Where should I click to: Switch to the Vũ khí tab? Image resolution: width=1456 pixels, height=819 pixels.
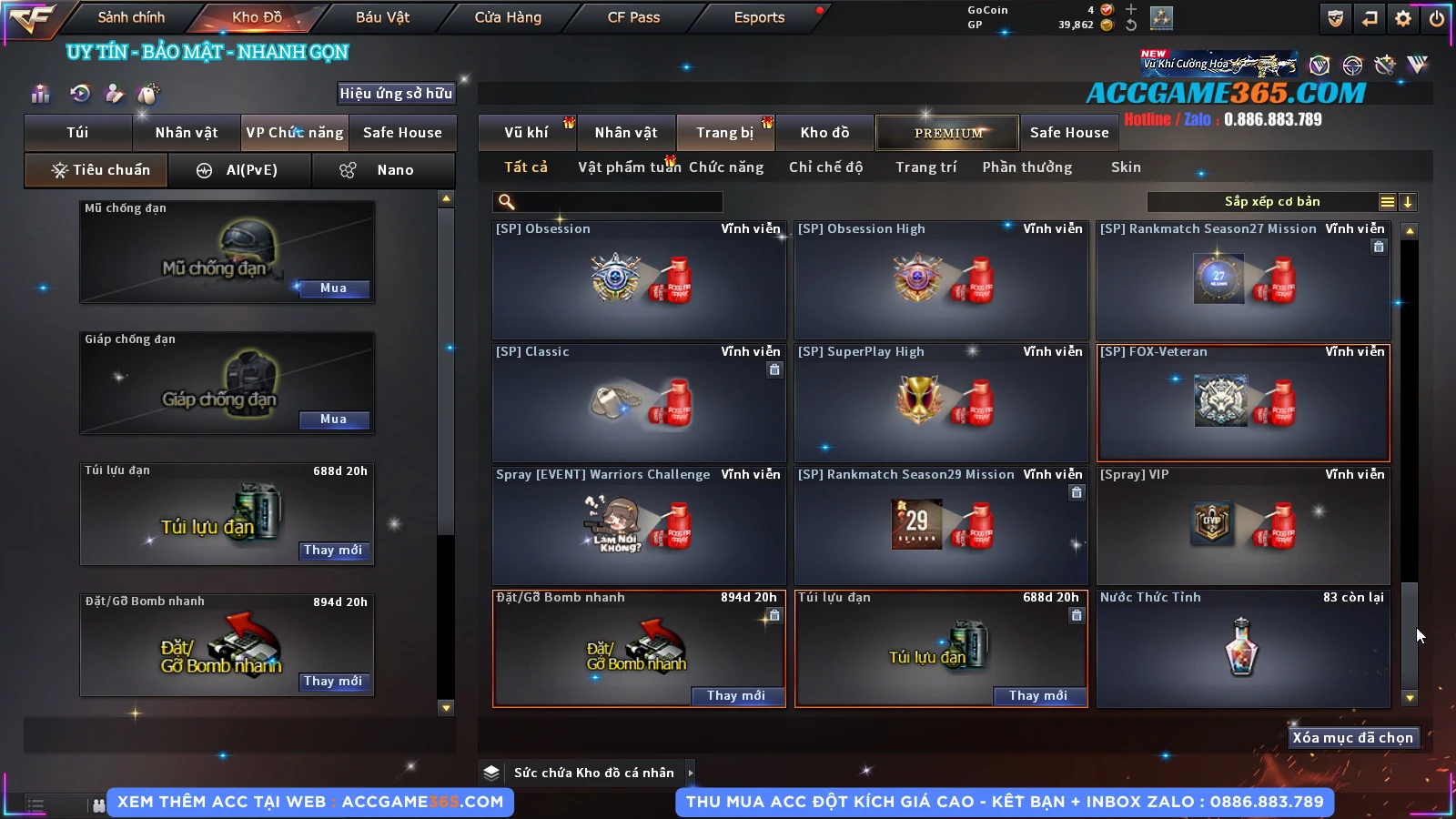click(526, 133)
